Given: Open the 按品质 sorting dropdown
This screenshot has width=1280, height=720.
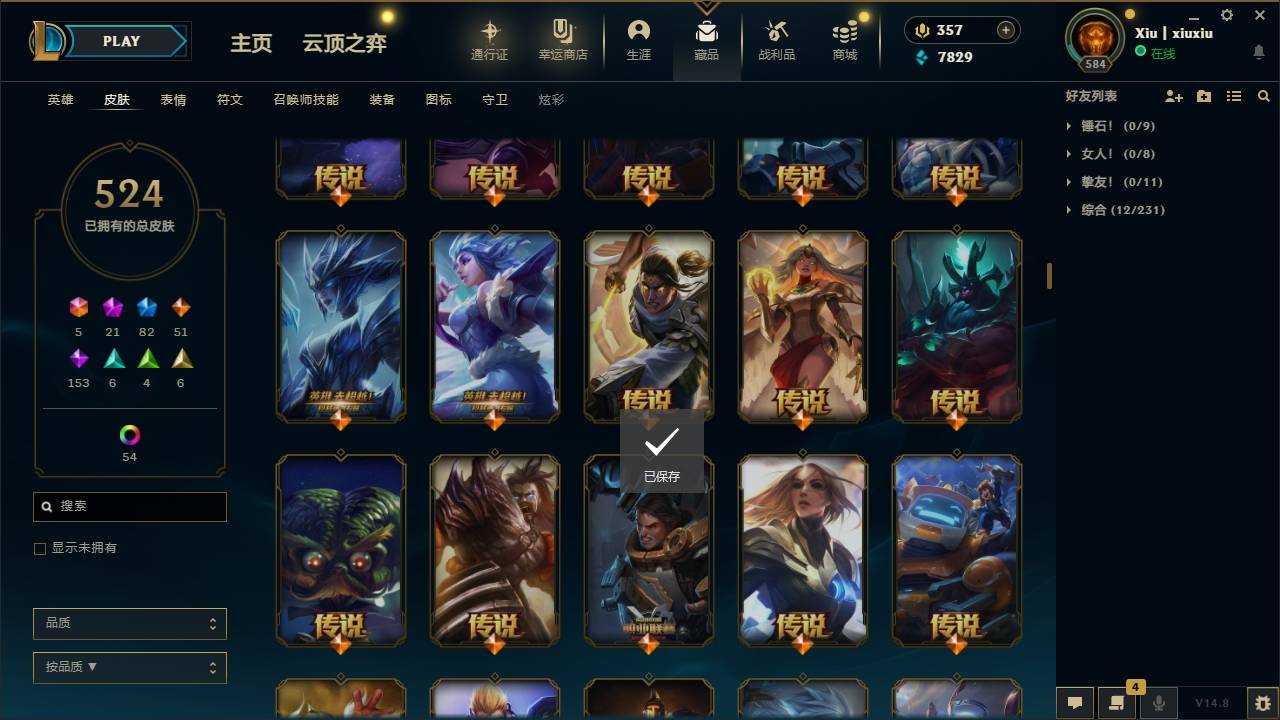Looking at the screenshot, I should tap(129, 667).
